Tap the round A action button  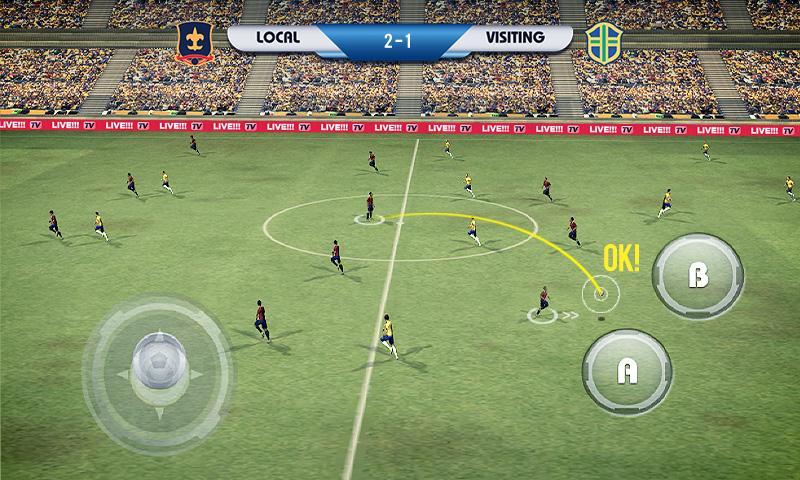click(x=627, y=371)
